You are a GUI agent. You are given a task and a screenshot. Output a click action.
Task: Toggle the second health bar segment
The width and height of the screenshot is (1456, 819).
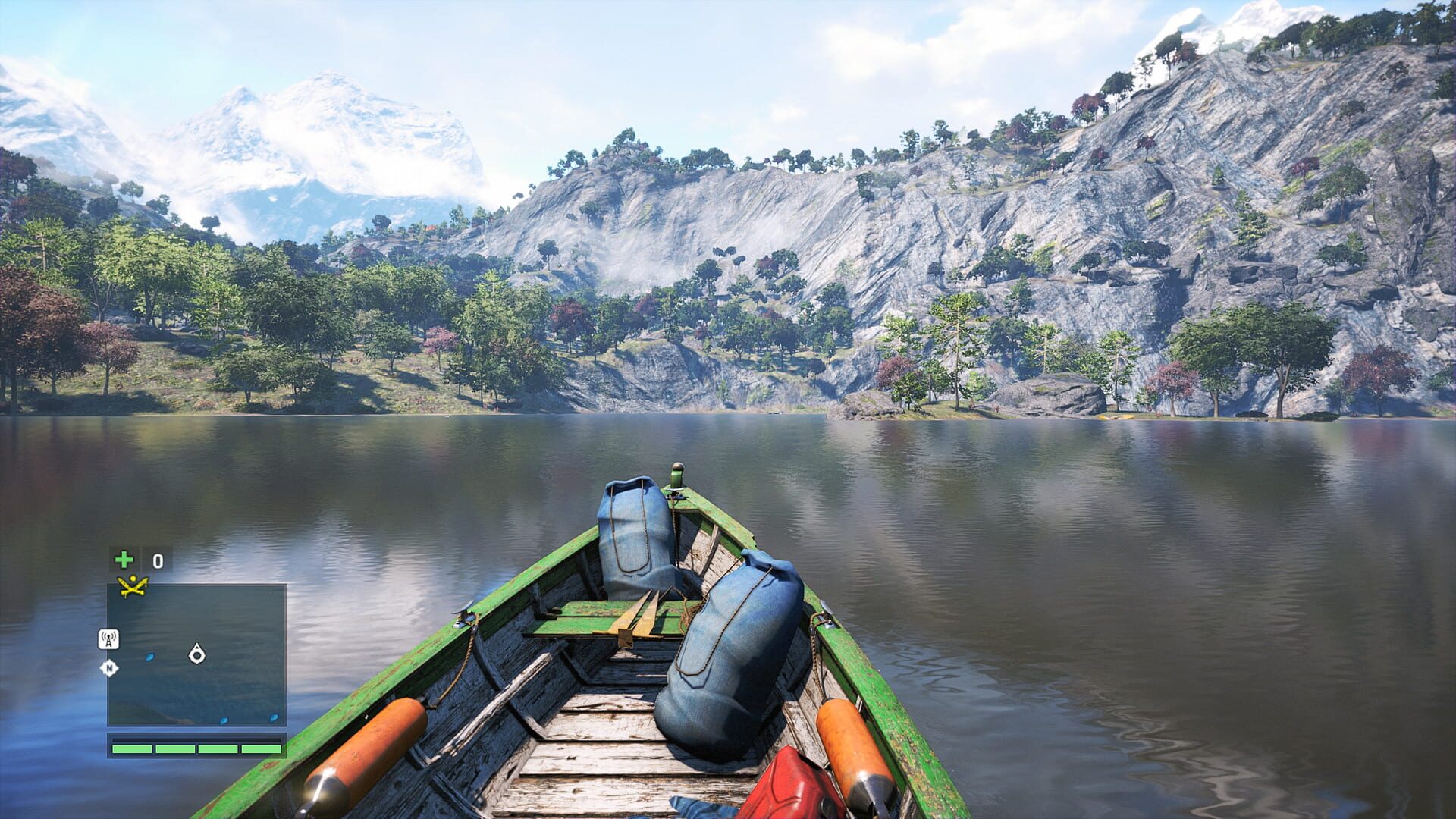[x=176, y=748]
